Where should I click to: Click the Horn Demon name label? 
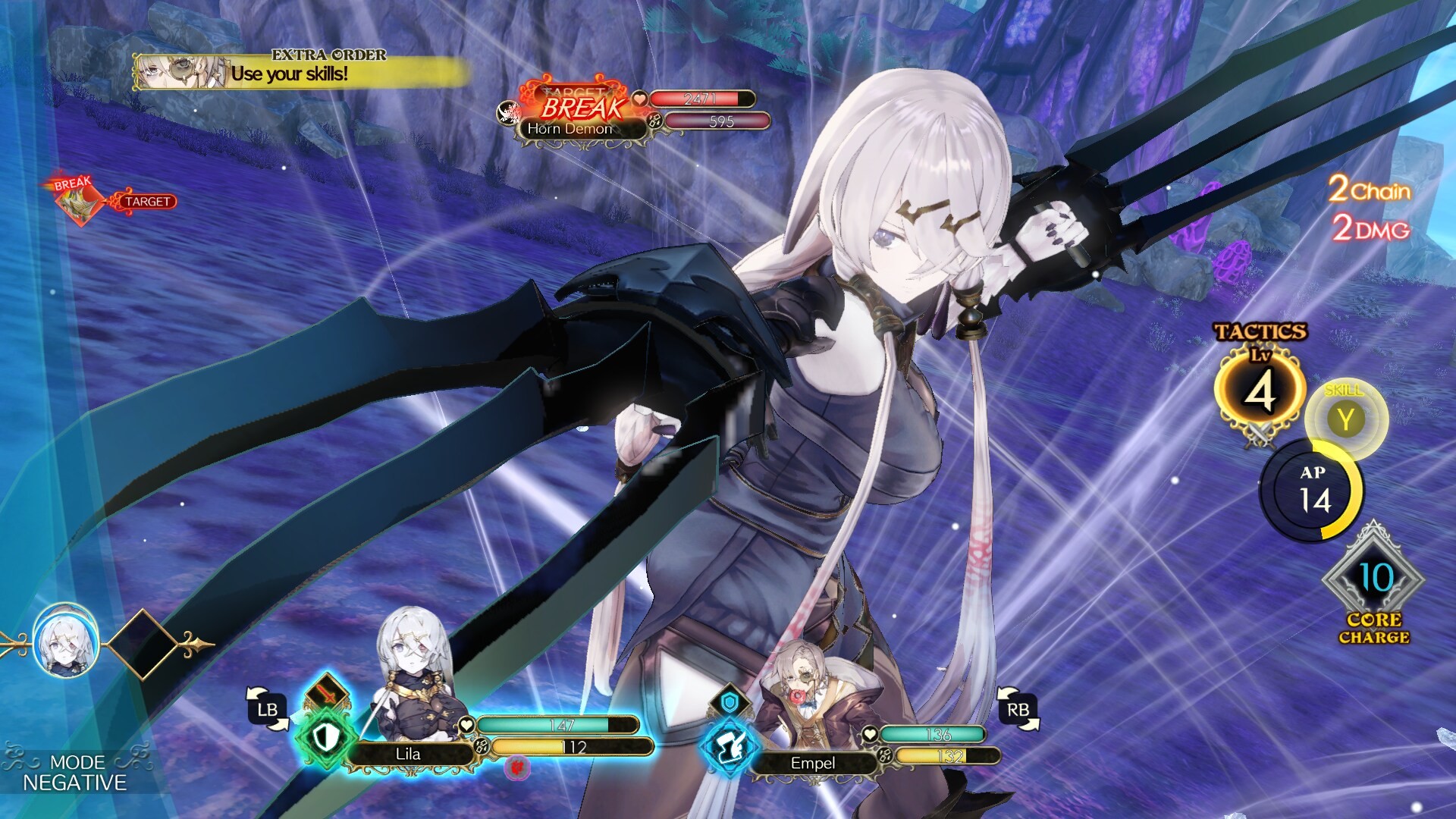(569, 129)
